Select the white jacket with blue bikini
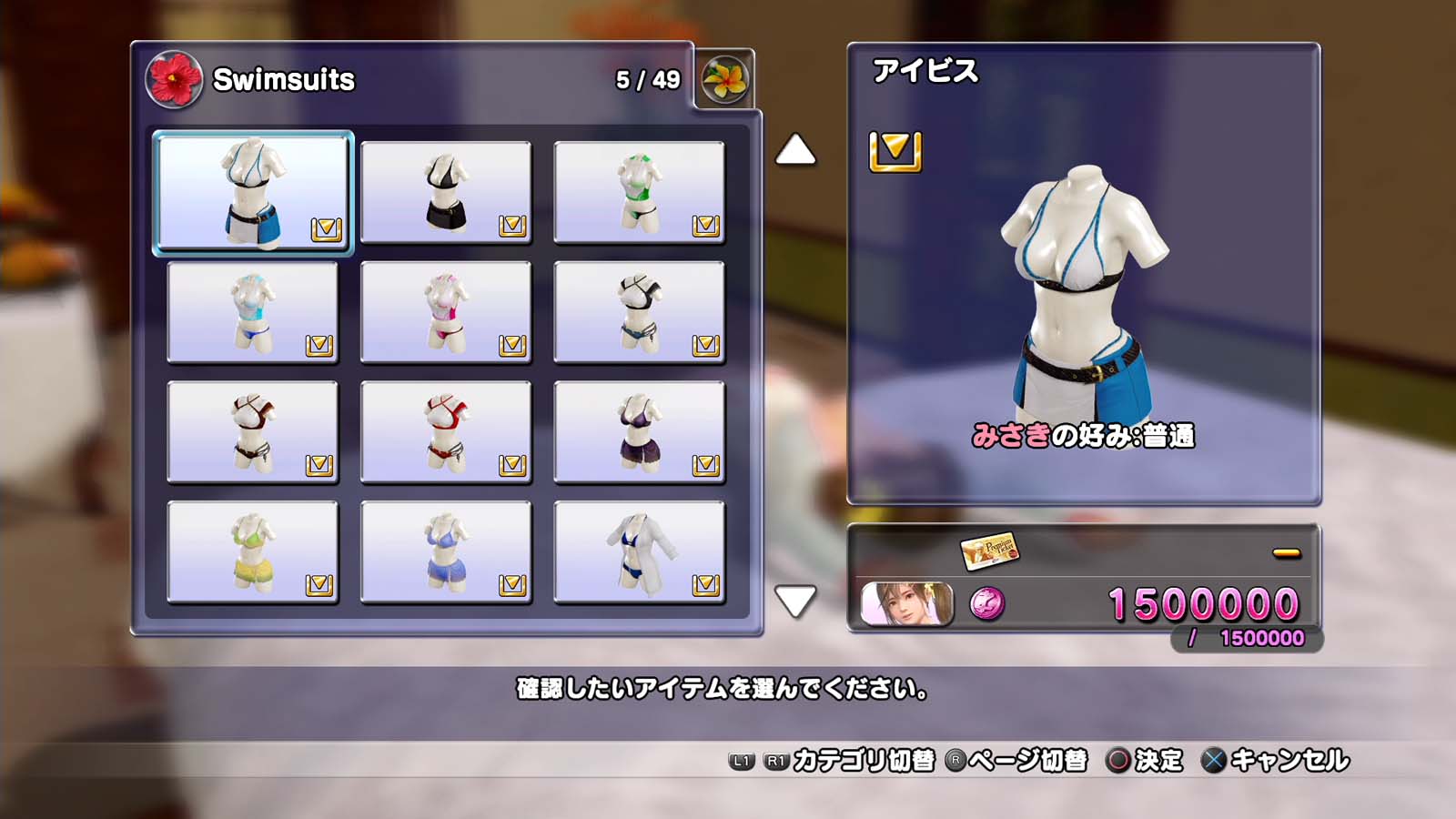 pos(639,552)
